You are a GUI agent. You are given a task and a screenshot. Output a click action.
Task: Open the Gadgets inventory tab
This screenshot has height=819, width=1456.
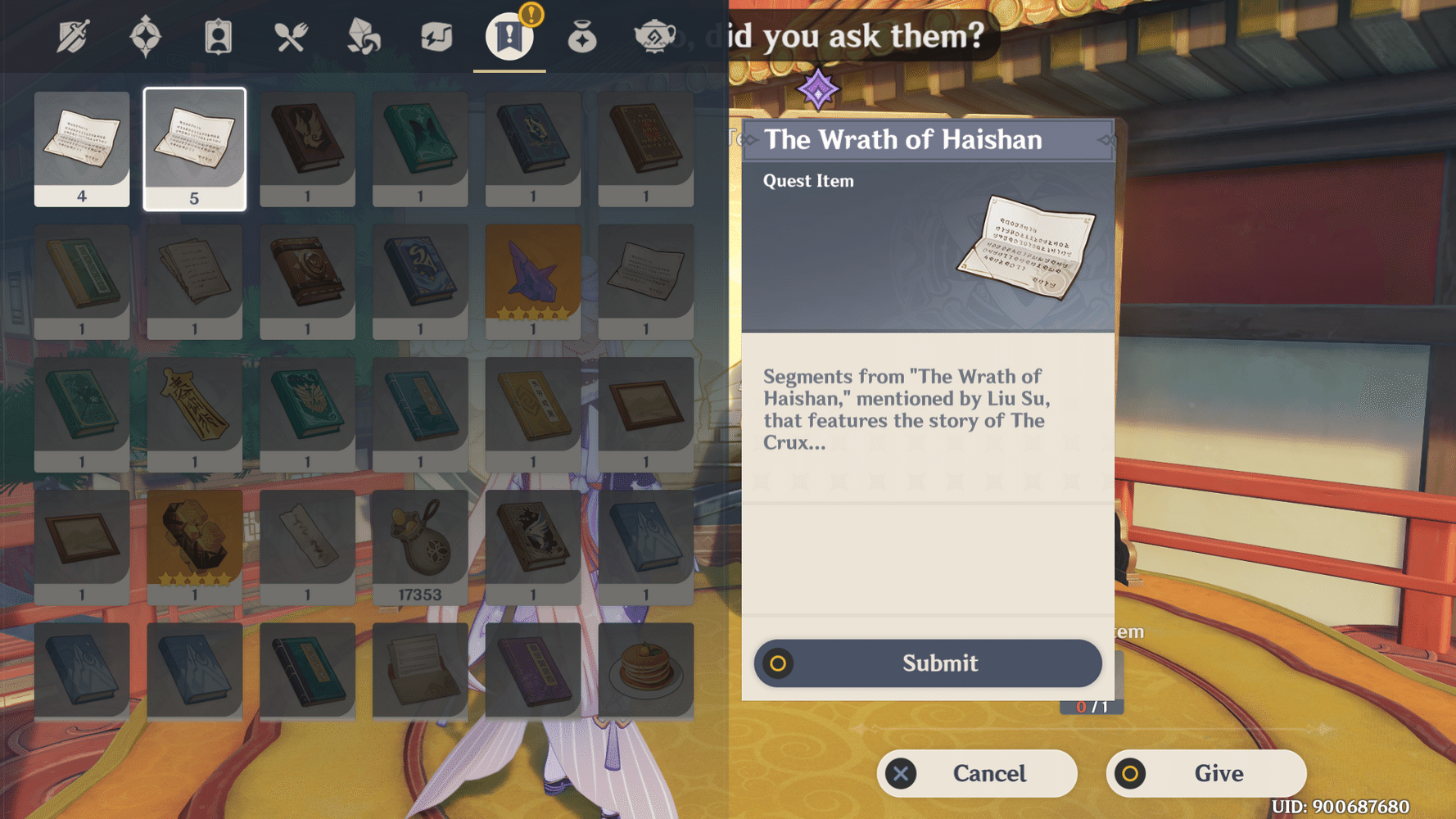[436, 37]
